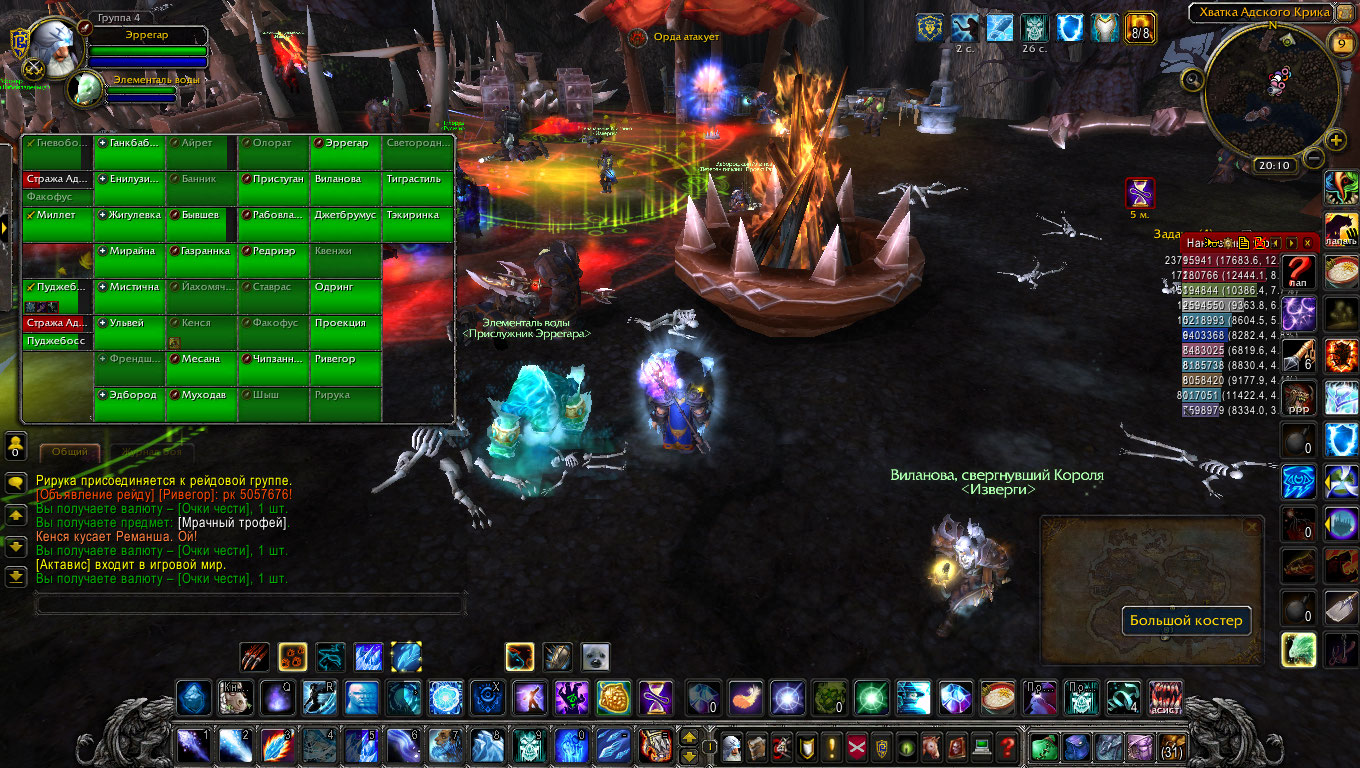1360x768 pixels.
Task: Open the chat menu speech bubble button
Action: [x=16, y=483]
